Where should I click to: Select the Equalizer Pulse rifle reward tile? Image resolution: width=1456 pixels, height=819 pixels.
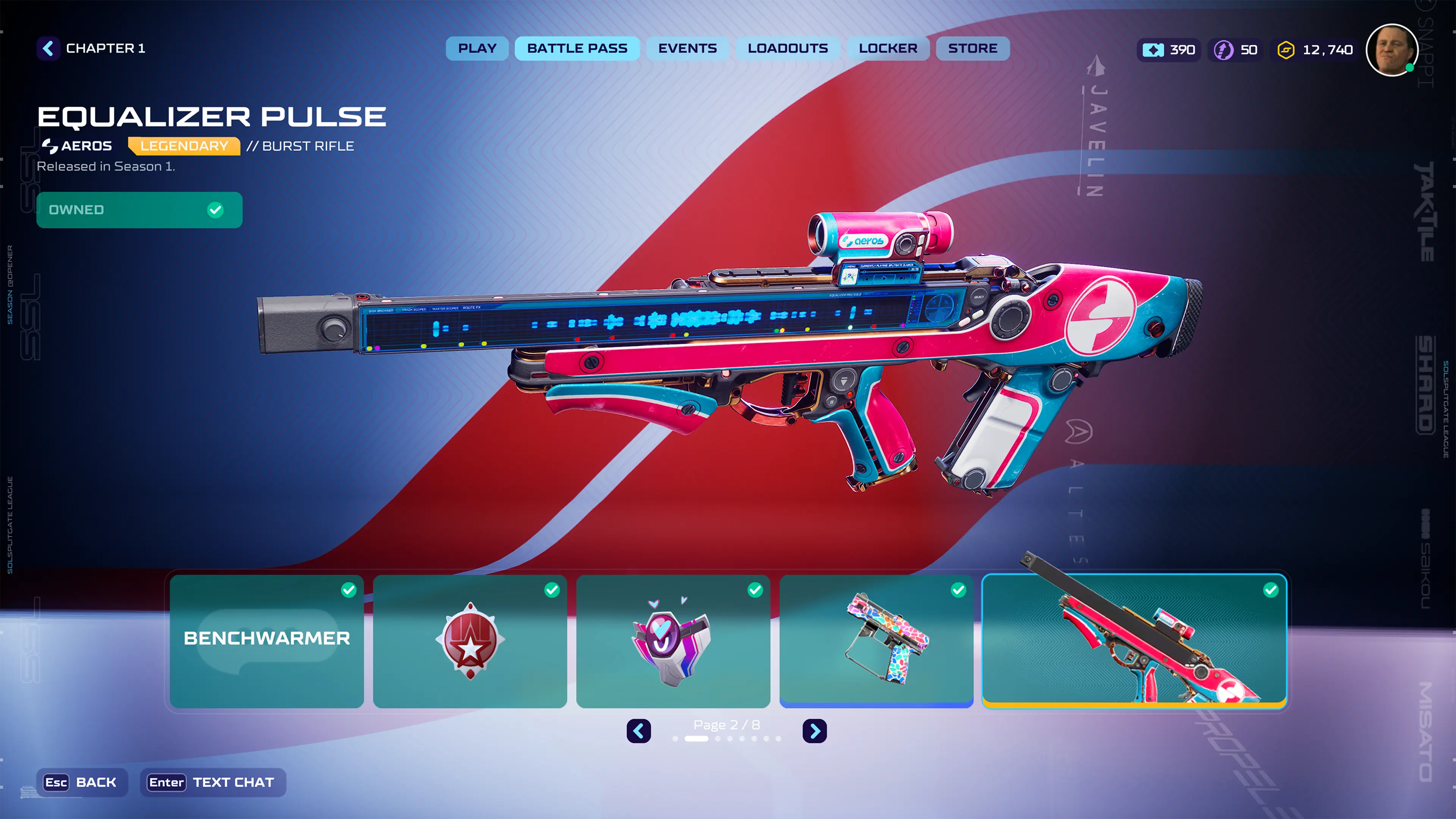(x=1134, y=641)
